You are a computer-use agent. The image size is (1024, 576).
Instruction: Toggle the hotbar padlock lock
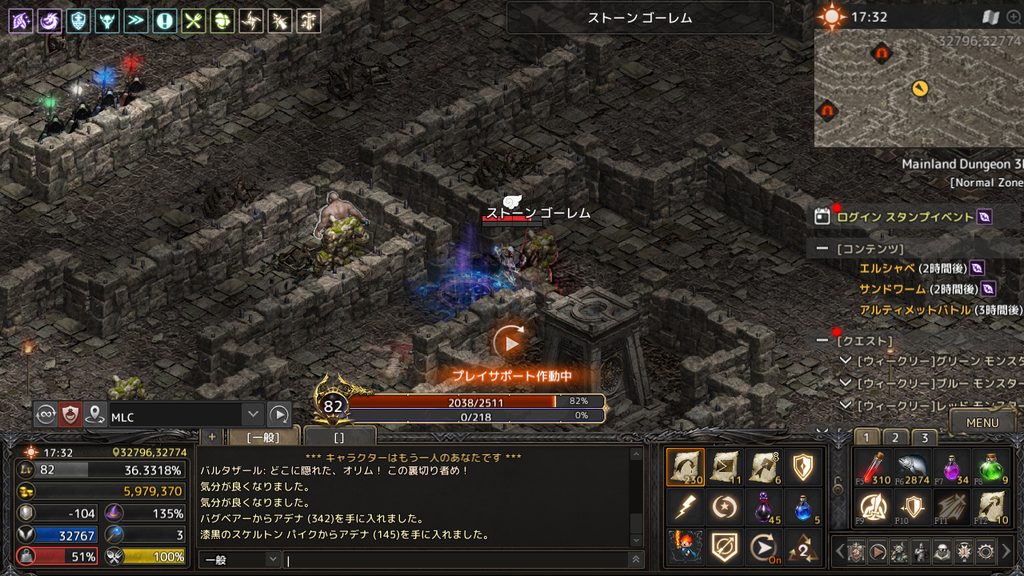[837, 485]
